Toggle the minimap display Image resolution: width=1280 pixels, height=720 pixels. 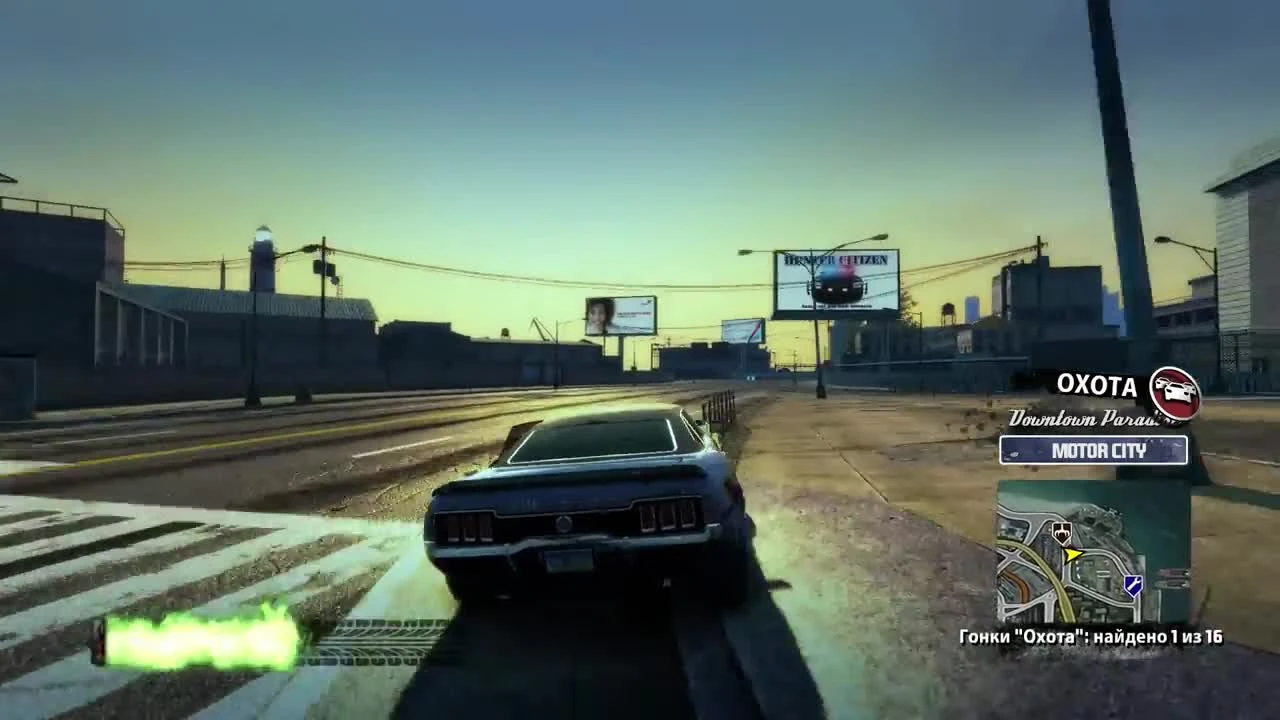pyautogui.click(x=1090, y=550)
